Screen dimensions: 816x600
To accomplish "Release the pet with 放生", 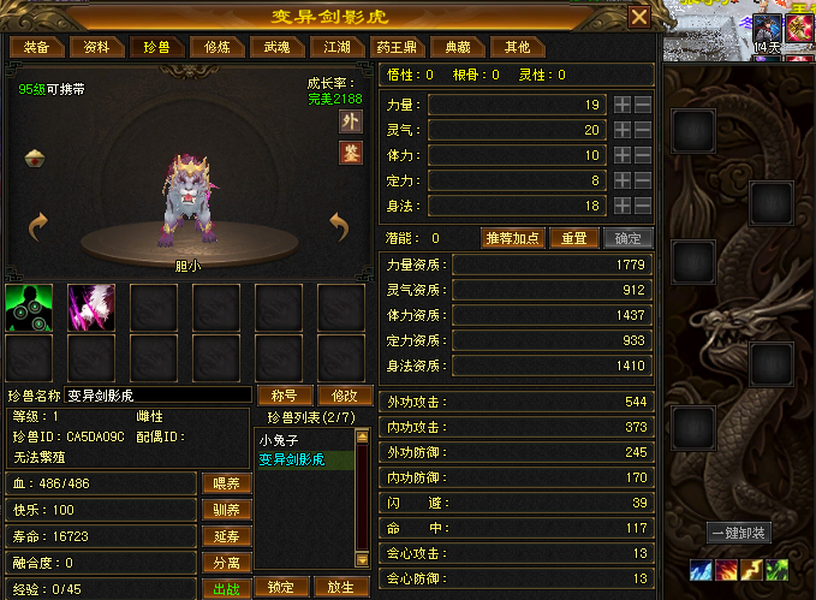I will [341, 587].
